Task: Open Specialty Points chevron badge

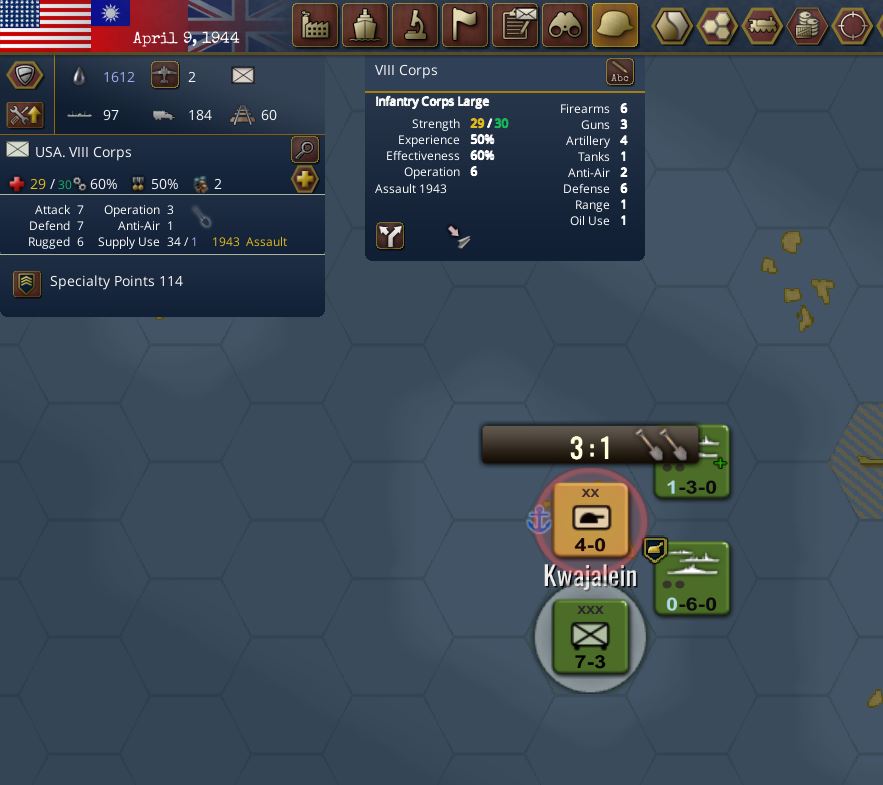Action: (x=27, y=283)
